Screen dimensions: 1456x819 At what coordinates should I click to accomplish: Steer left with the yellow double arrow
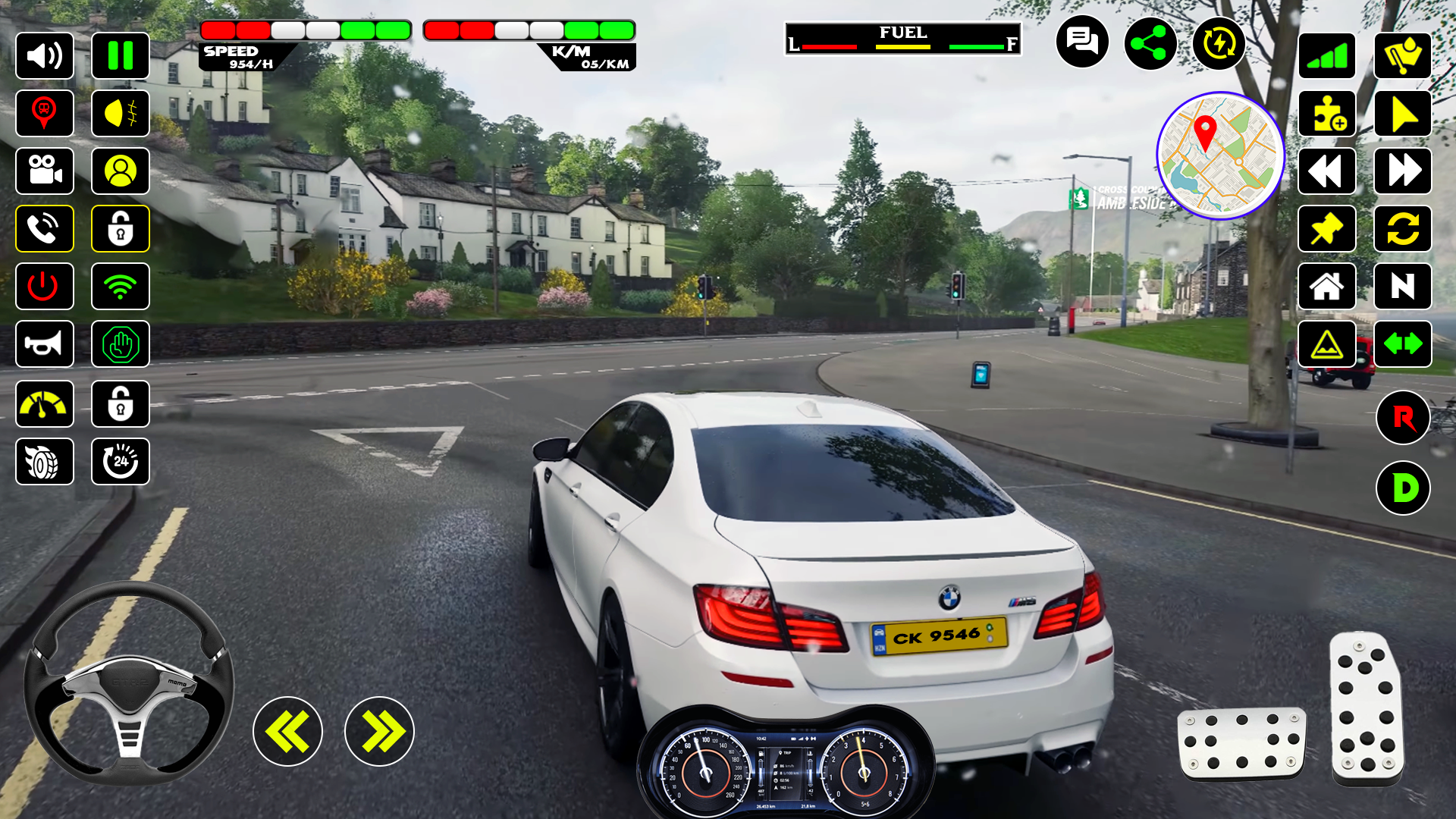[287, 732]
